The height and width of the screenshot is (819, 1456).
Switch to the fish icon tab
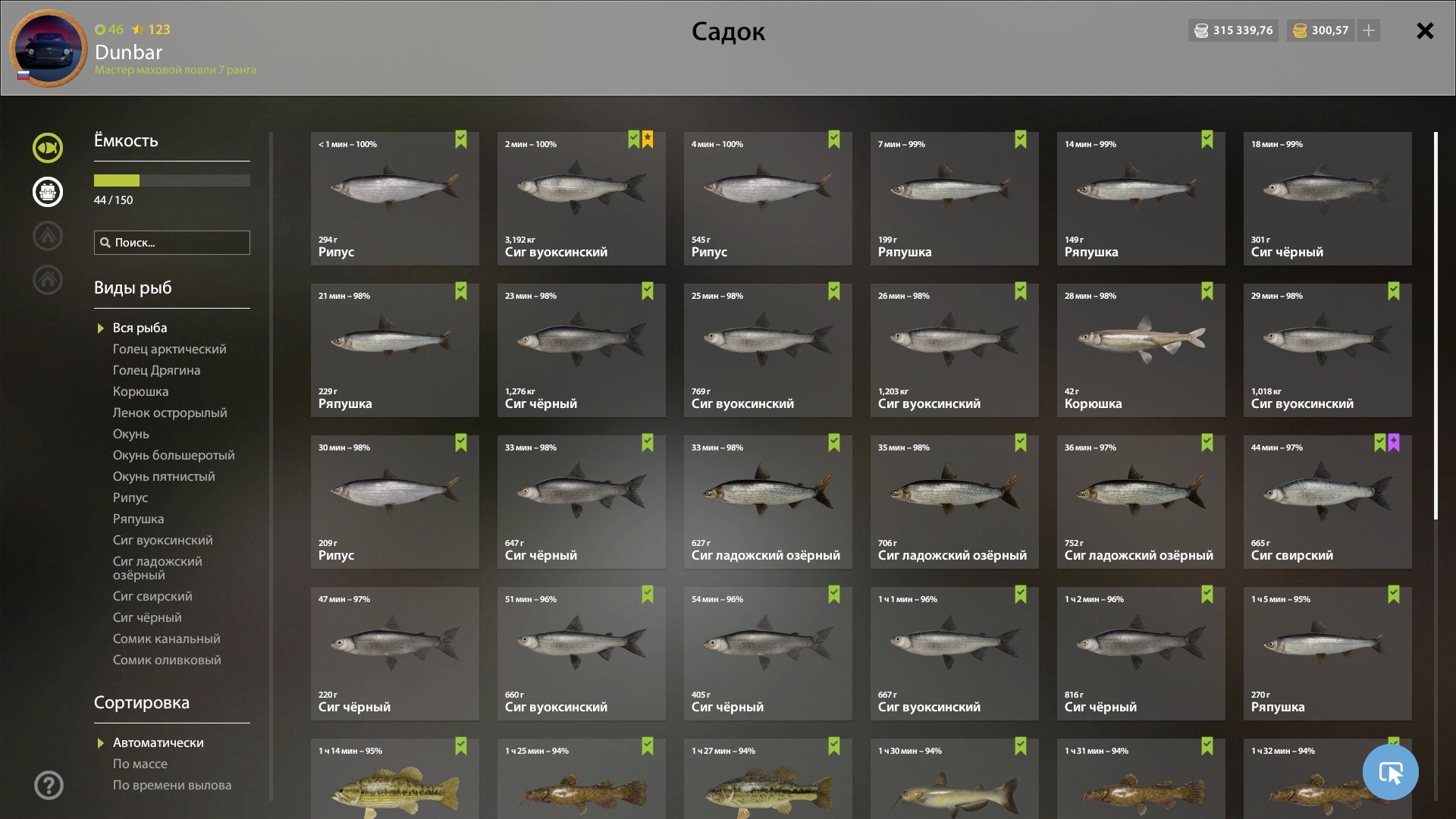tap(48, 148)
